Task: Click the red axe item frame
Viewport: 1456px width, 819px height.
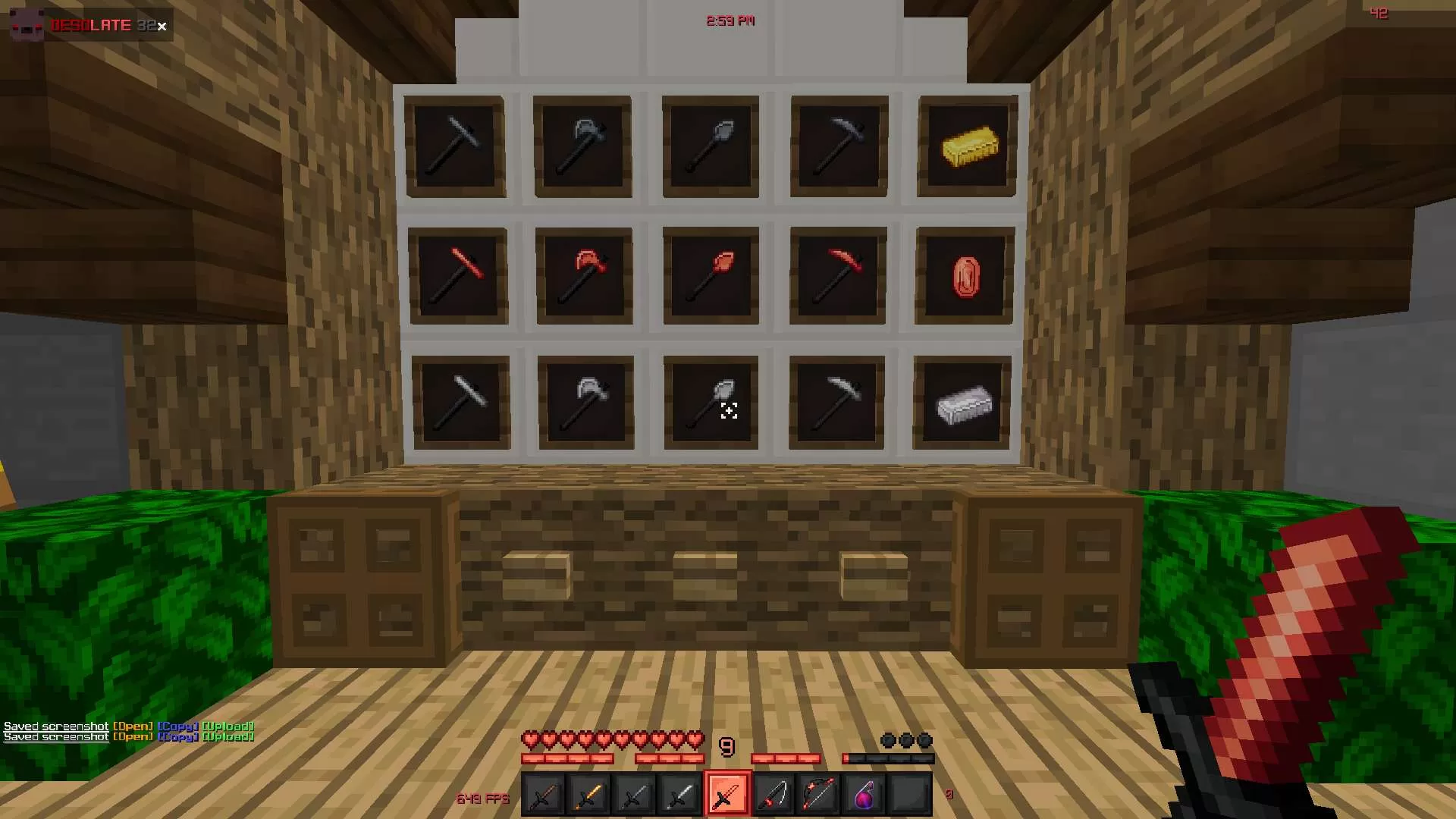Action: [x=584, y=275]
